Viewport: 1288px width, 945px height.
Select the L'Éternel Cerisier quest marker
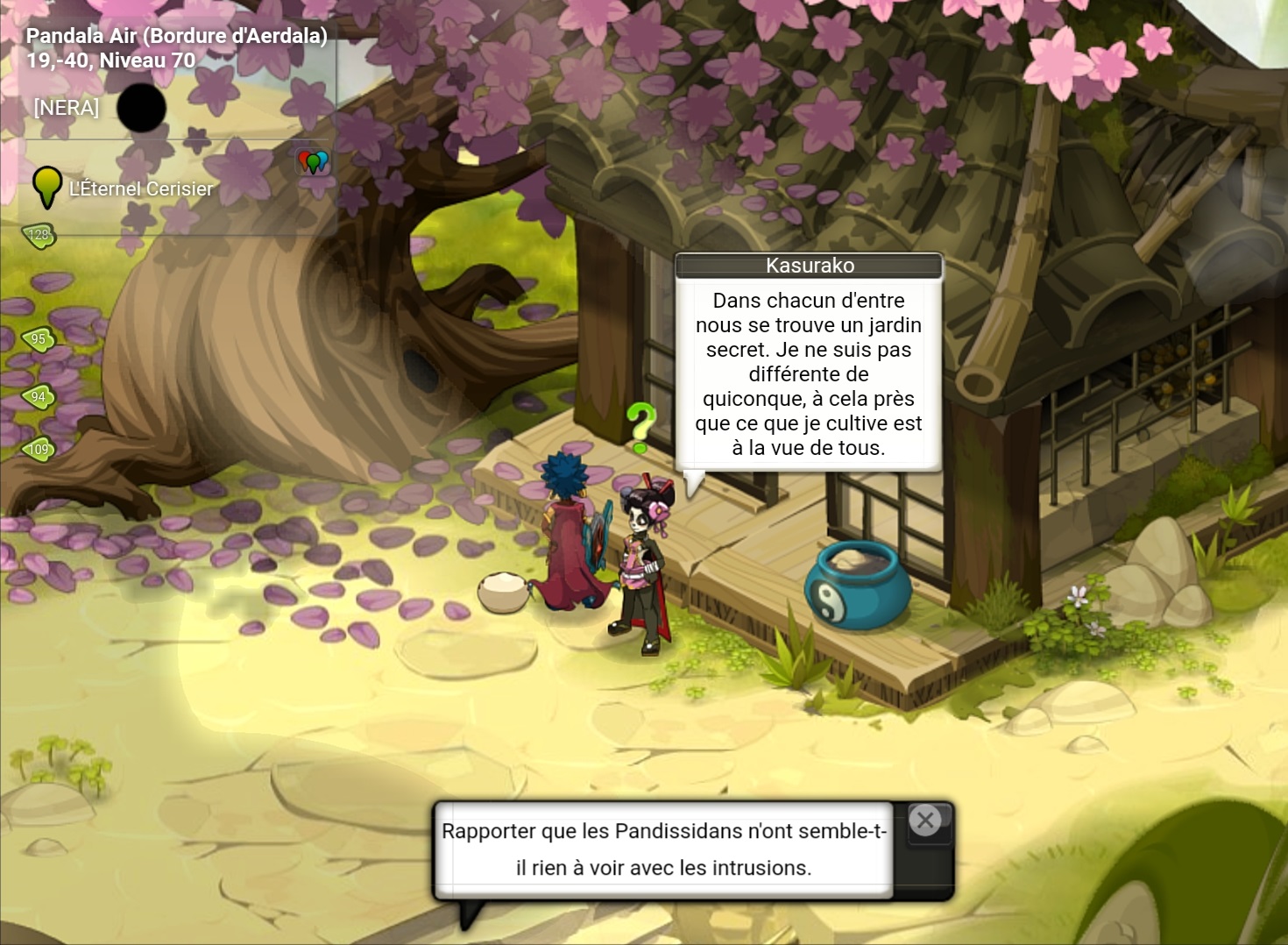(x=47, y=188)
